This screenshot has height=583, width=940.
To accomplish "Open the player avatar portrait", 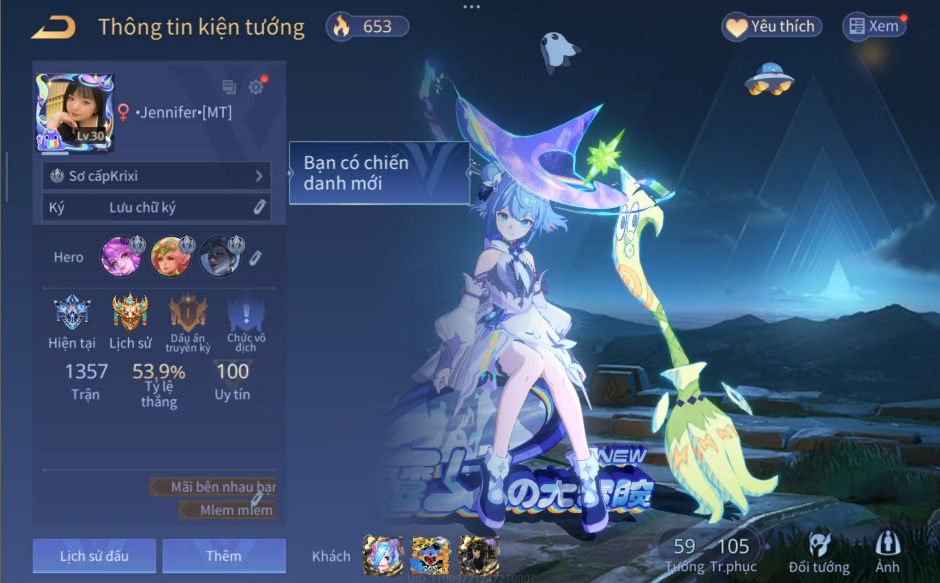I will [75, 112].
